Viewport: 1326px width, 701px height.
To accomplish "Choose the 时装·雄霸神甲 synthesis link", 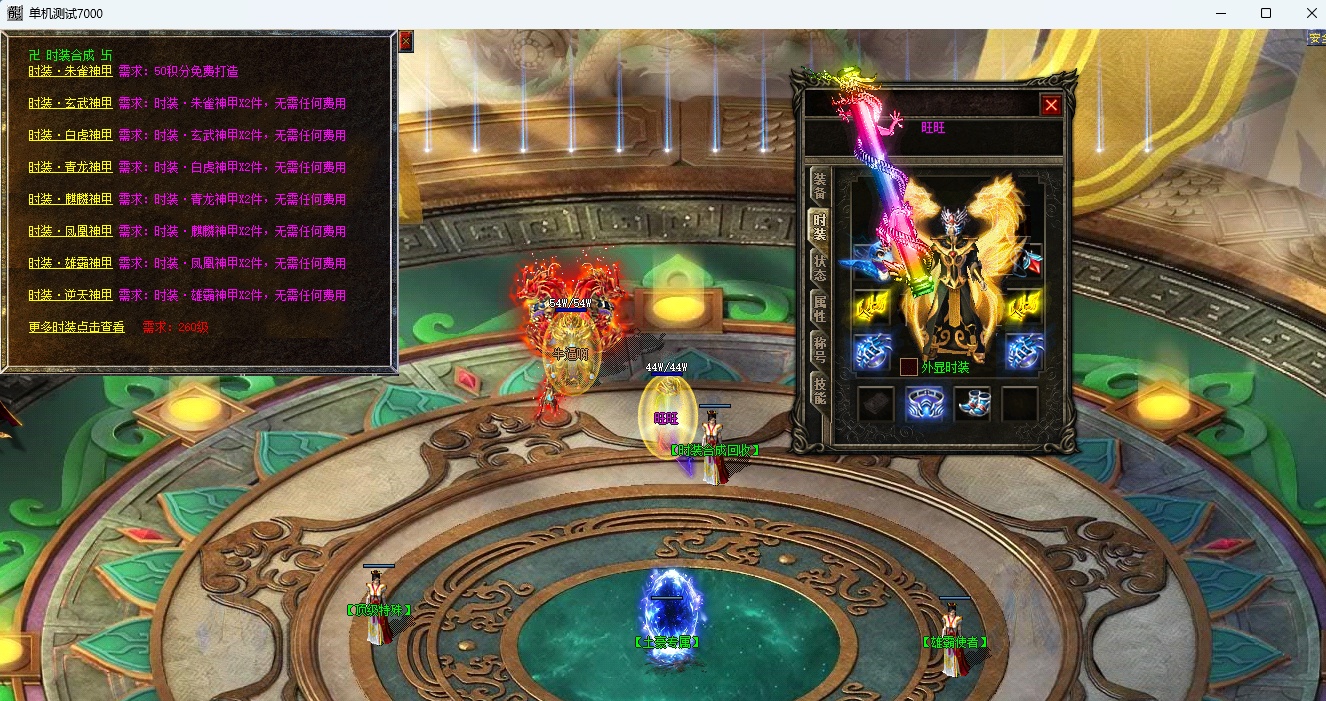I will tap(70, 264).
